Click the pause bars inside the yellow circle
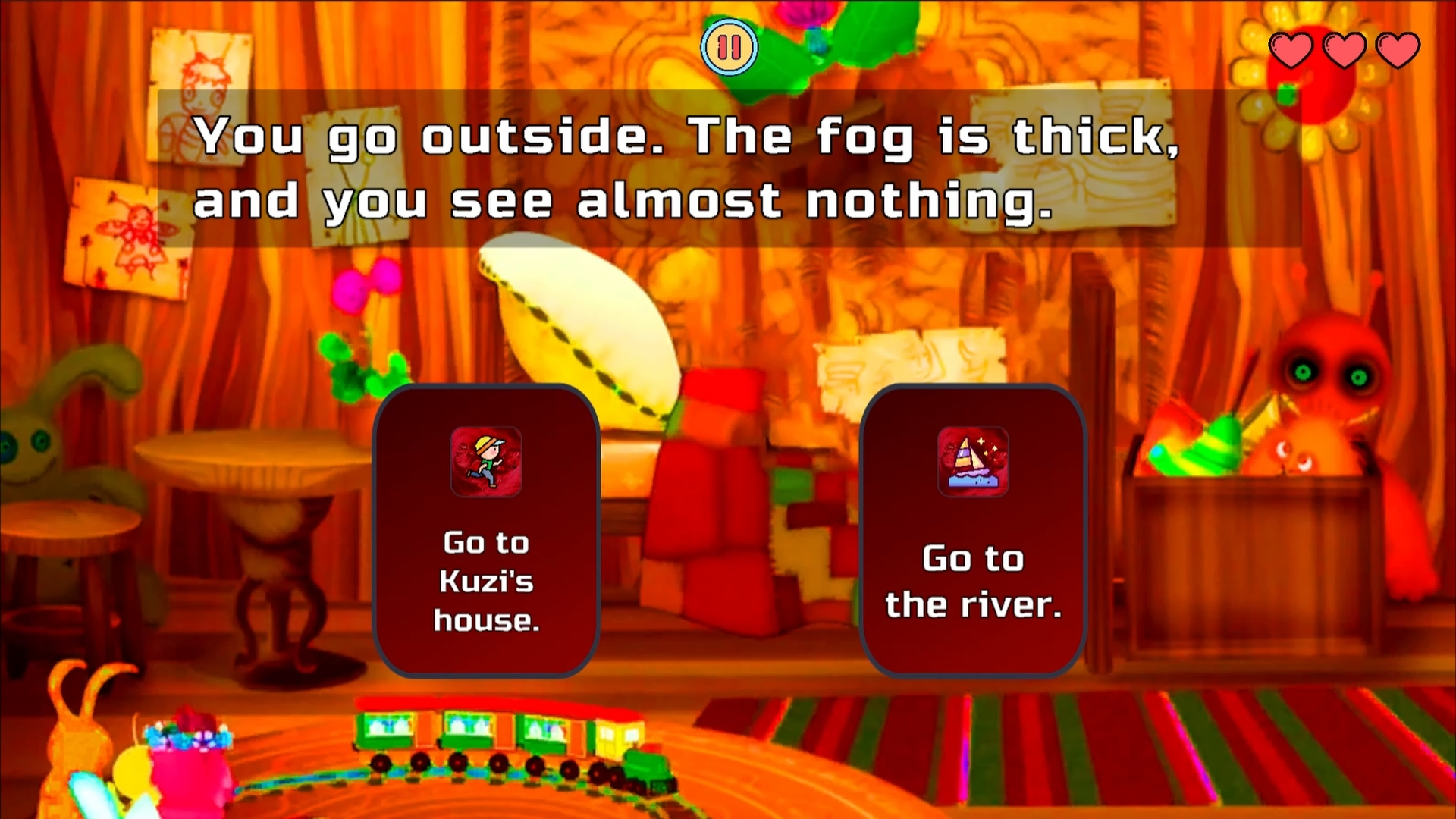This screenshot has height=819, width=1456. click(x=729, y=47)
